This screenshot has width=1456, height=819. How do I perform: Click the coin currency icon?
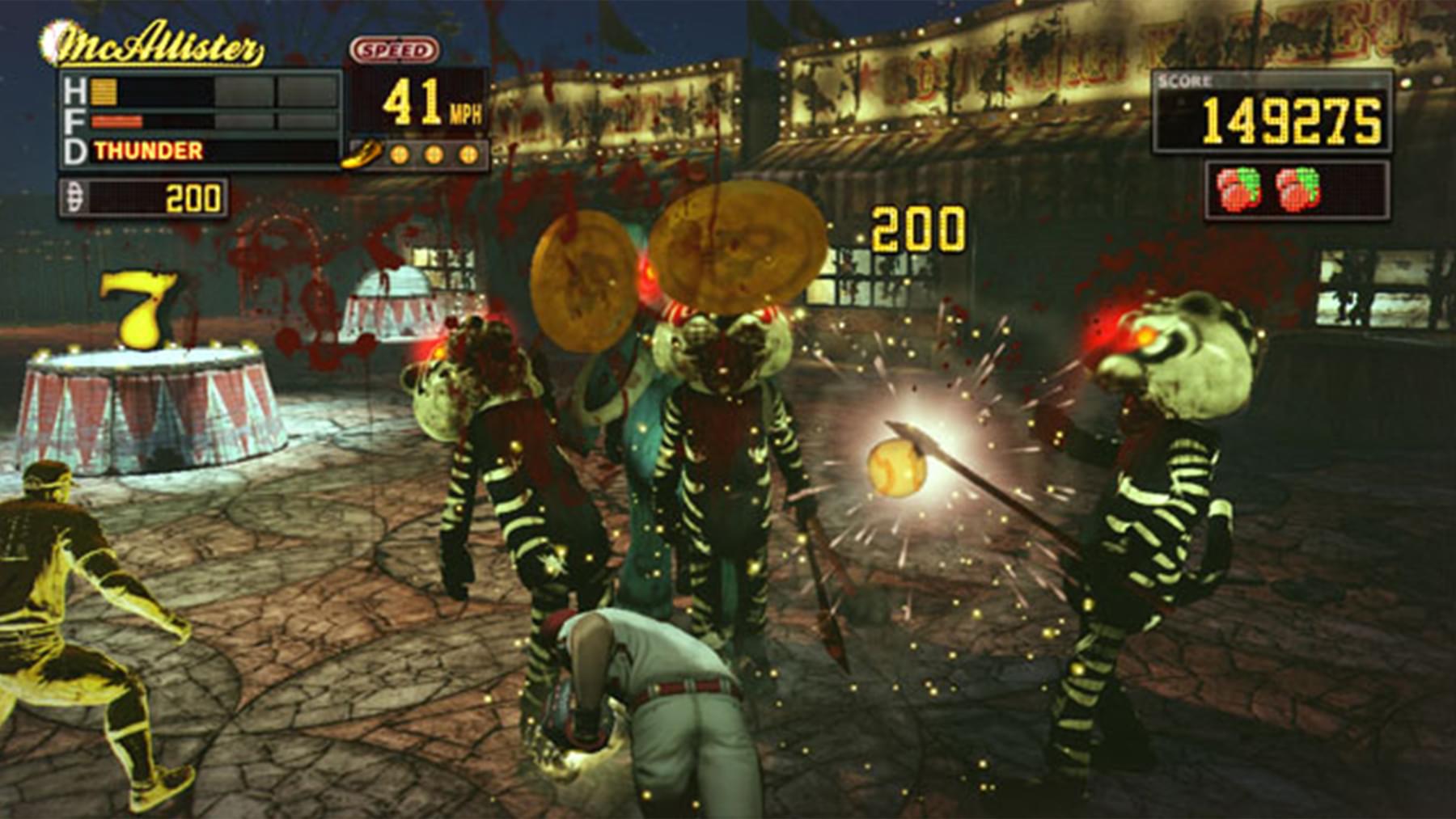pos(74,197)
